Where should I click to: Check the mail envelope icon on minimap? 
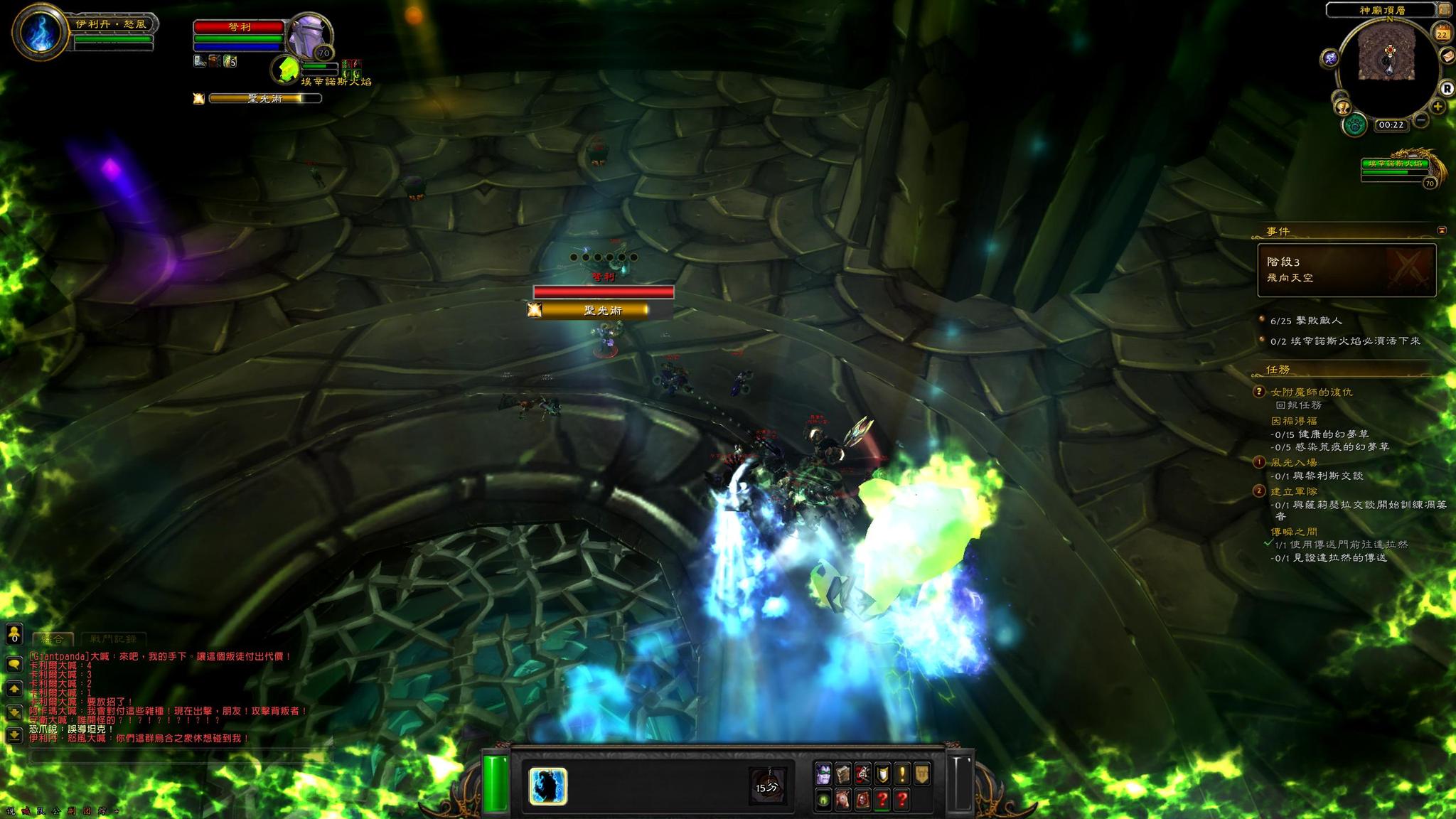(x=1447, y=55)
